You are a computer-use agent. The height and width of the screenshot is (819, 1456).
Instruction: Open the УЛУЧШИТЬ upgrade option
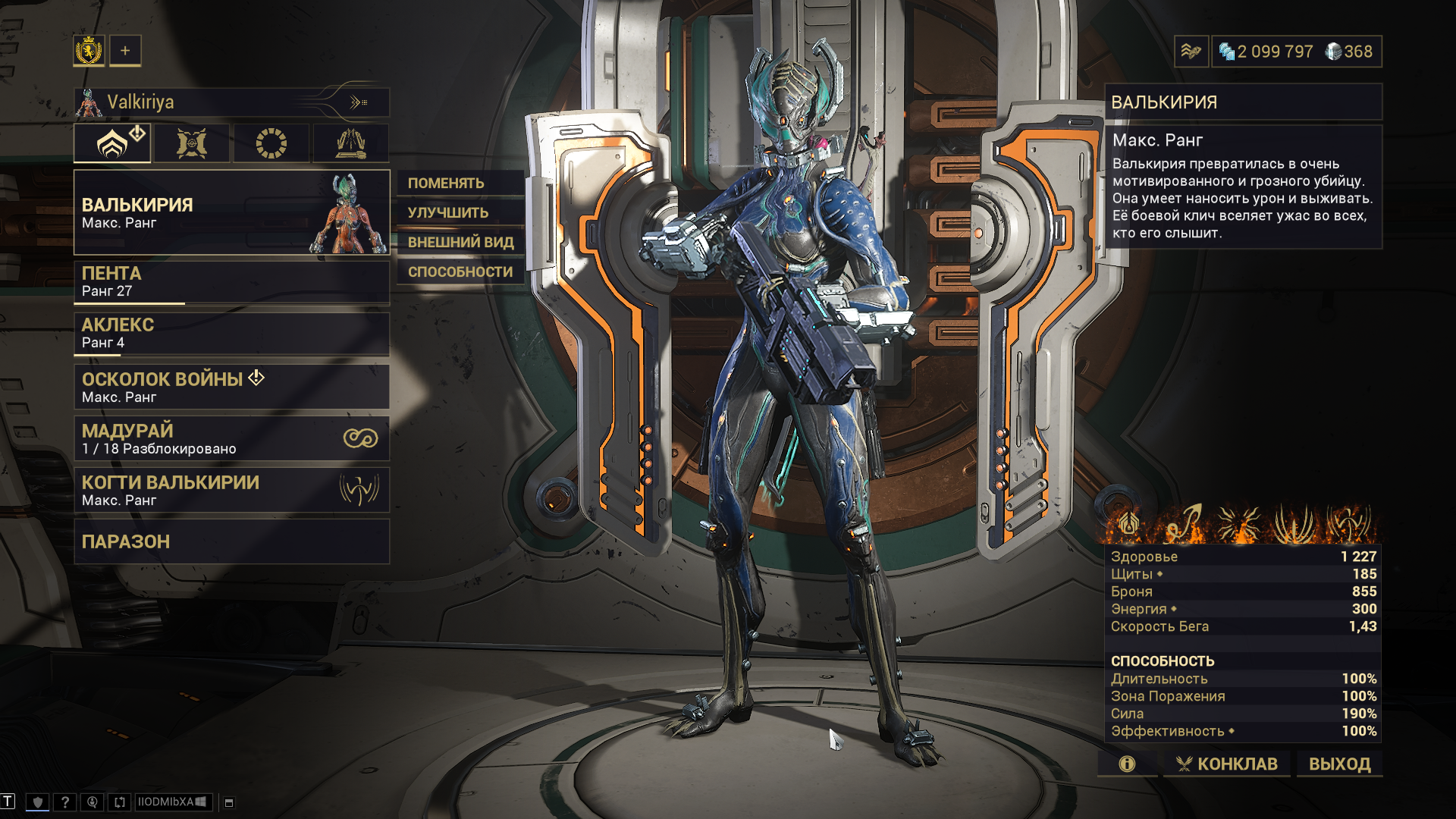point(460,212)
